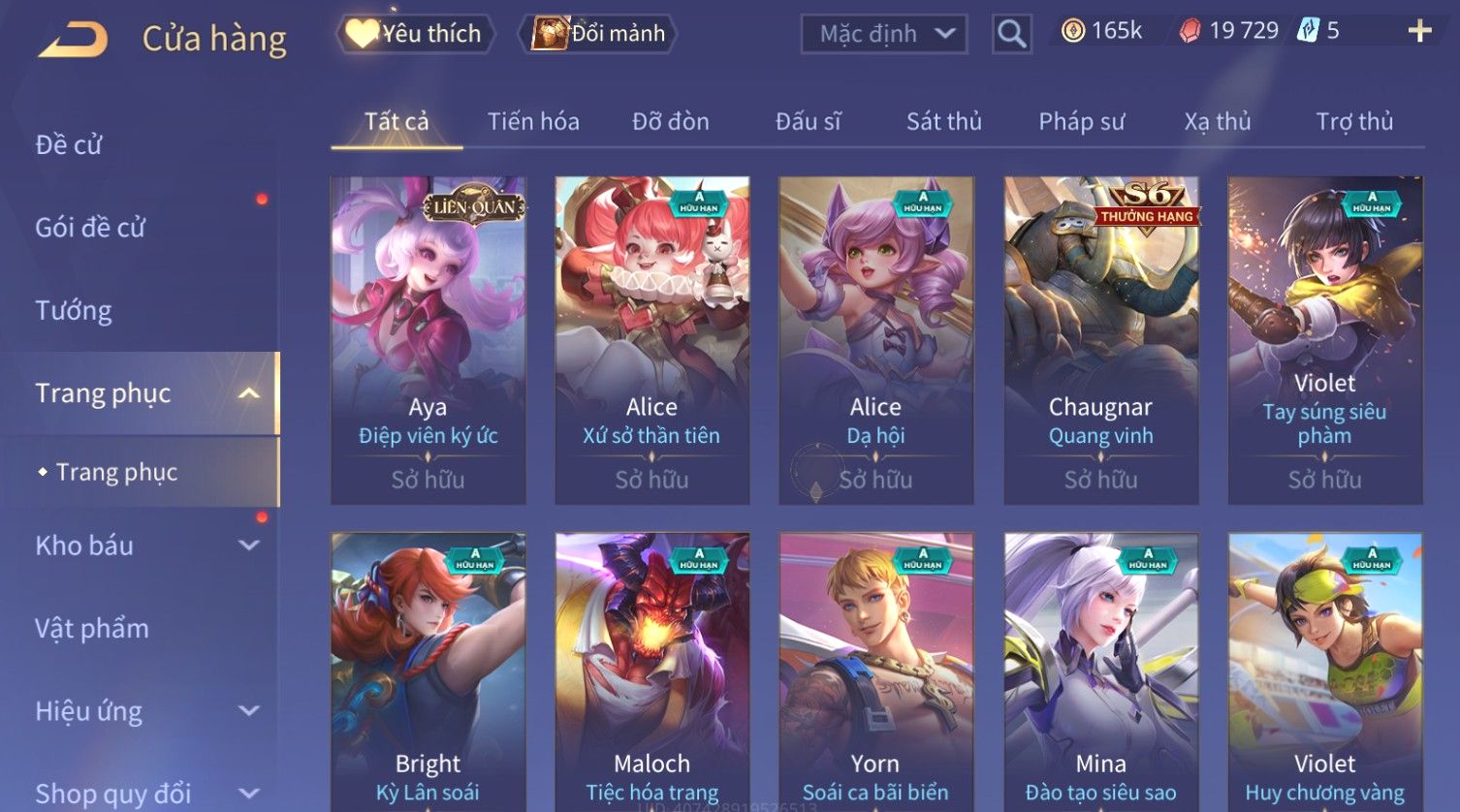Choose the Trợ thủ tab
1460x812 pixels.
point(1354,122)
